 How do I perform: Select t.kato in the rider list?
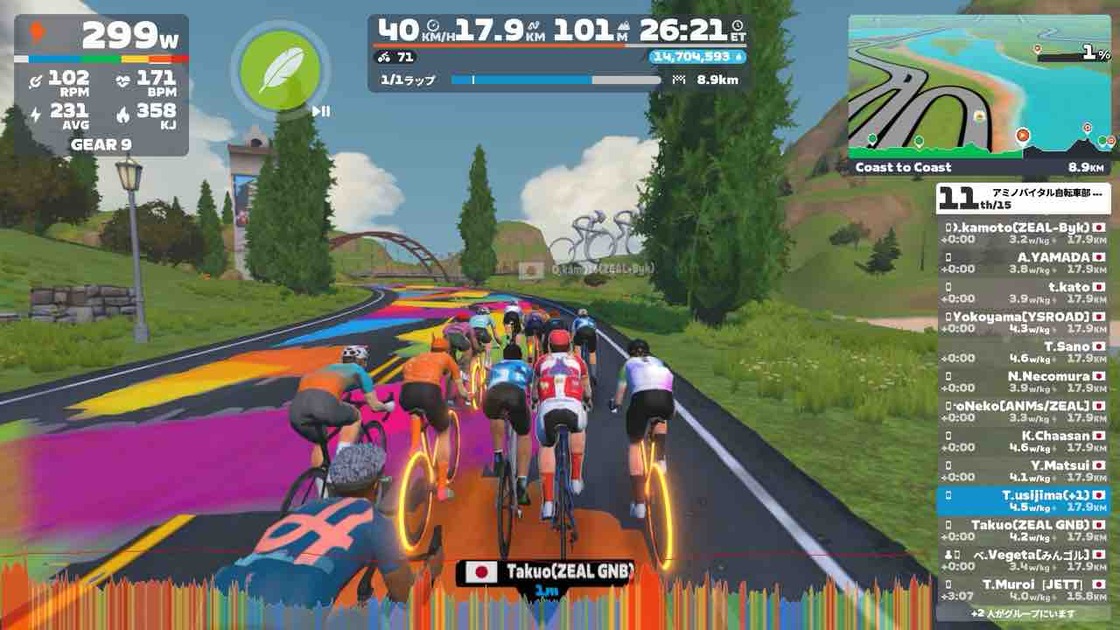pos(1026,292)
